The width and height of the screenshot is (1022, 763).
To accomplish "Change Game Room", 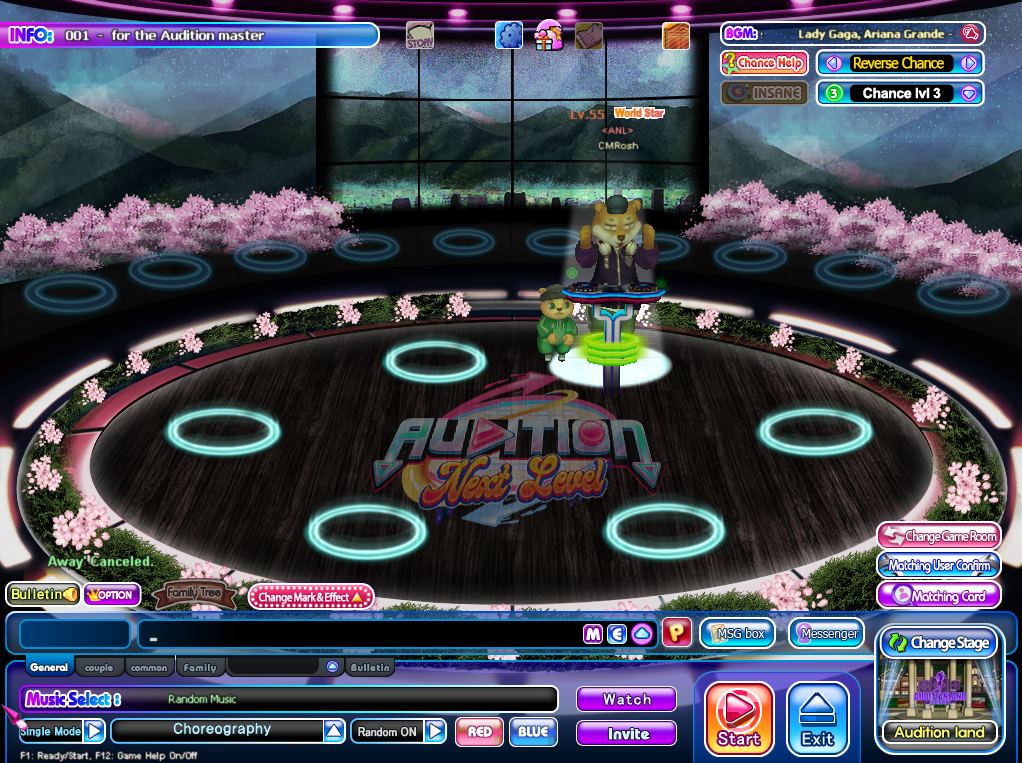I will point(938,537).
